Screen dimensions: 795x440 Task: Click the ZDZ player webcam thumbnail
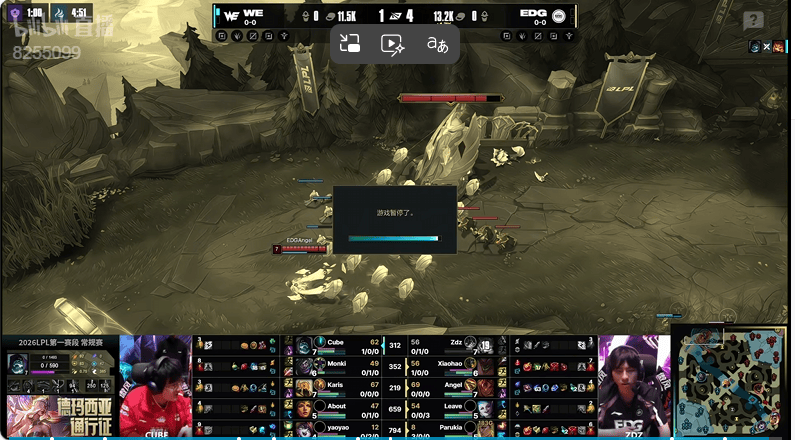634,385
